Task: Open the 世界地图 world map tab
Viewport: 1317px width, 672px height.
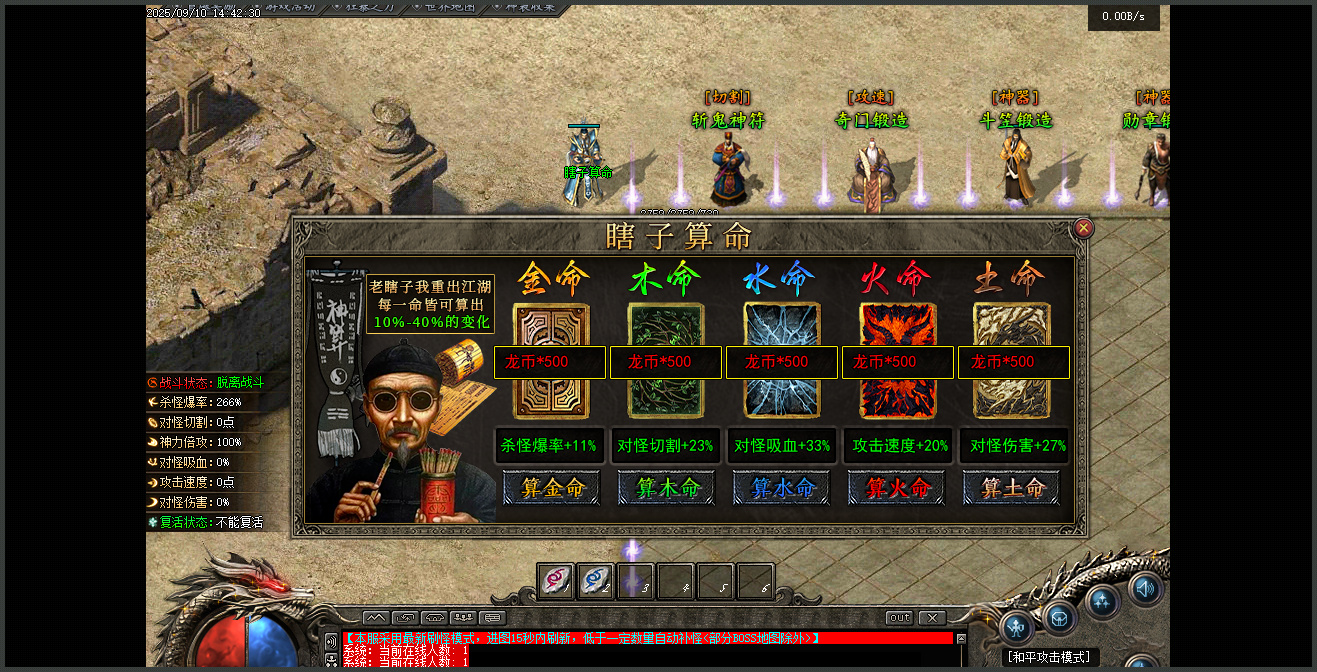Action: [444, 7]
